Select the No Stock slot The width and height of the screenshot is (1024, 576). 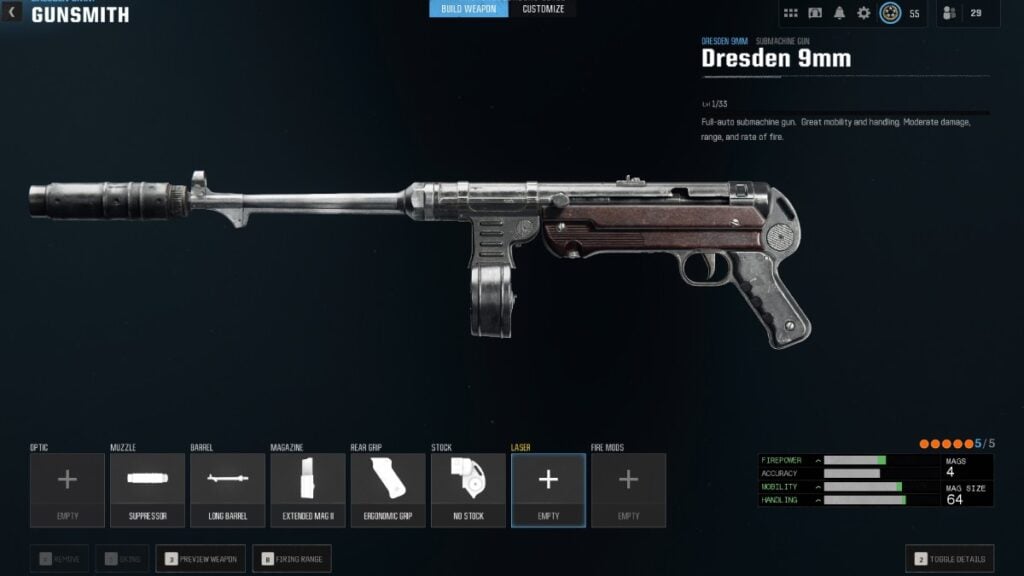468,489
